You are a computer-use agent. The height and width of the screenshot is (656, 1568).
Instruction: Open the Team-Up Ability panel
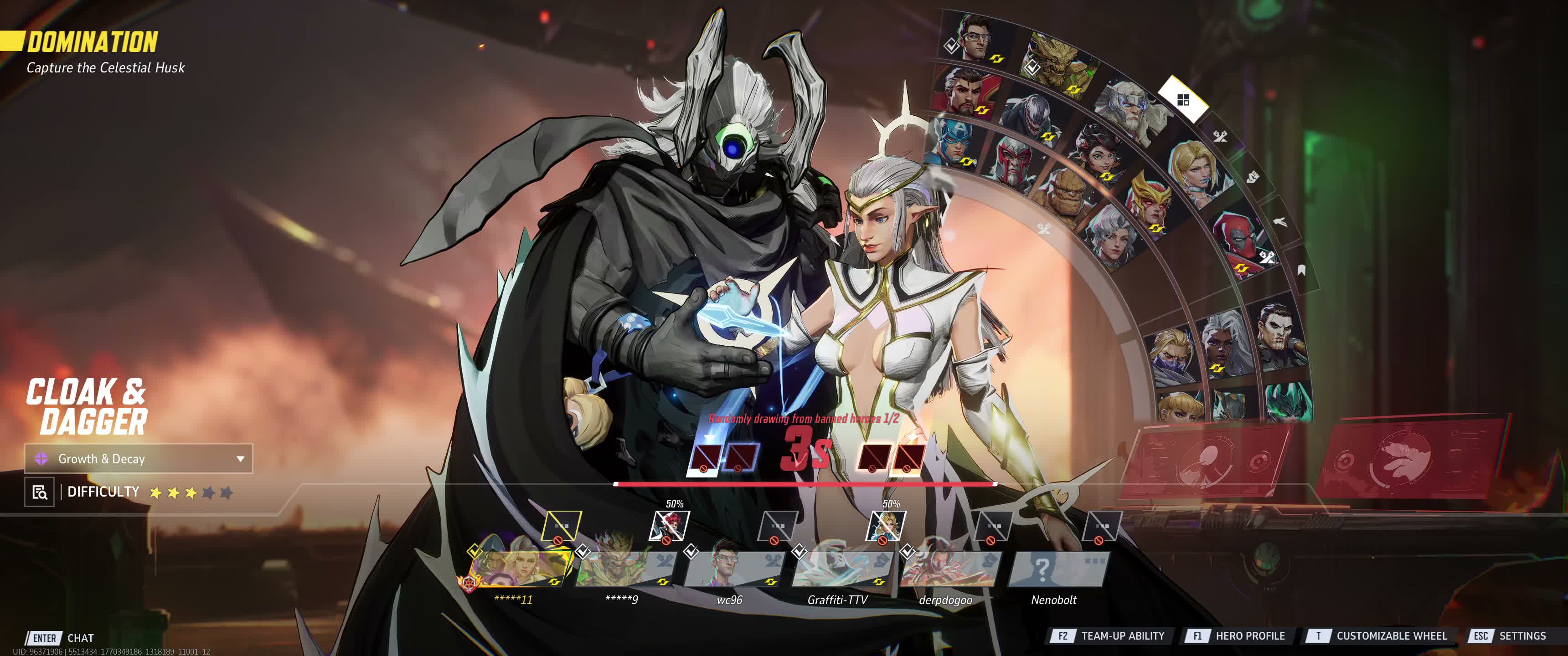tap(1108, 636)
